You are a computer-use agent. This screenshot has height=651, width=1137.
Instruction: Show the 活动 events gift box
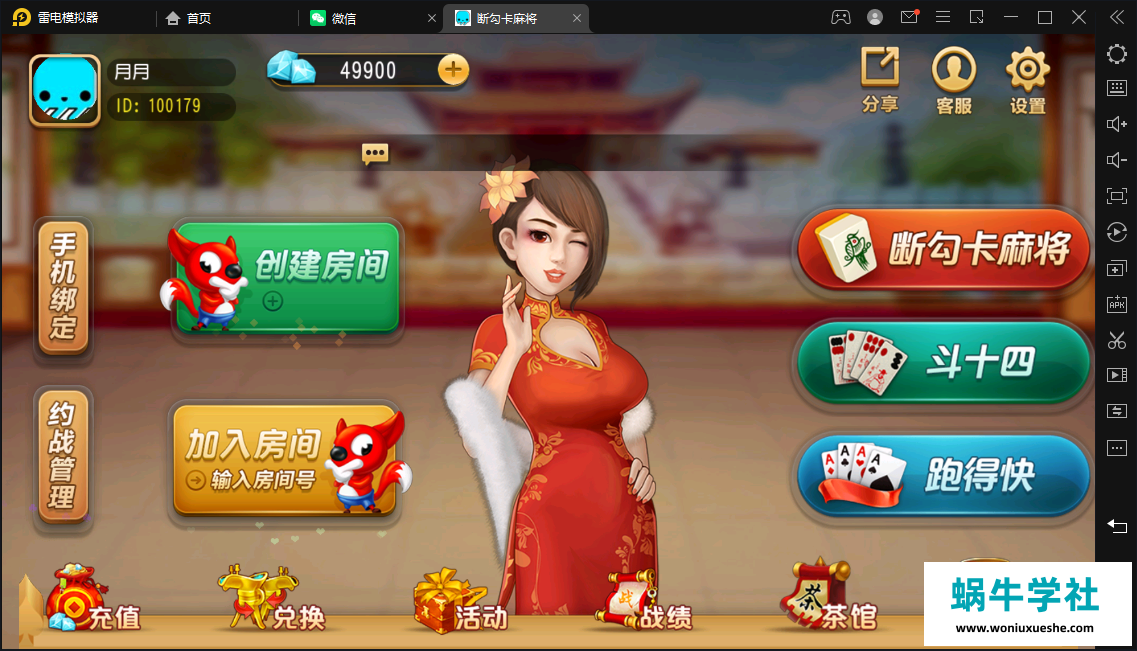[x=459, y=604]
